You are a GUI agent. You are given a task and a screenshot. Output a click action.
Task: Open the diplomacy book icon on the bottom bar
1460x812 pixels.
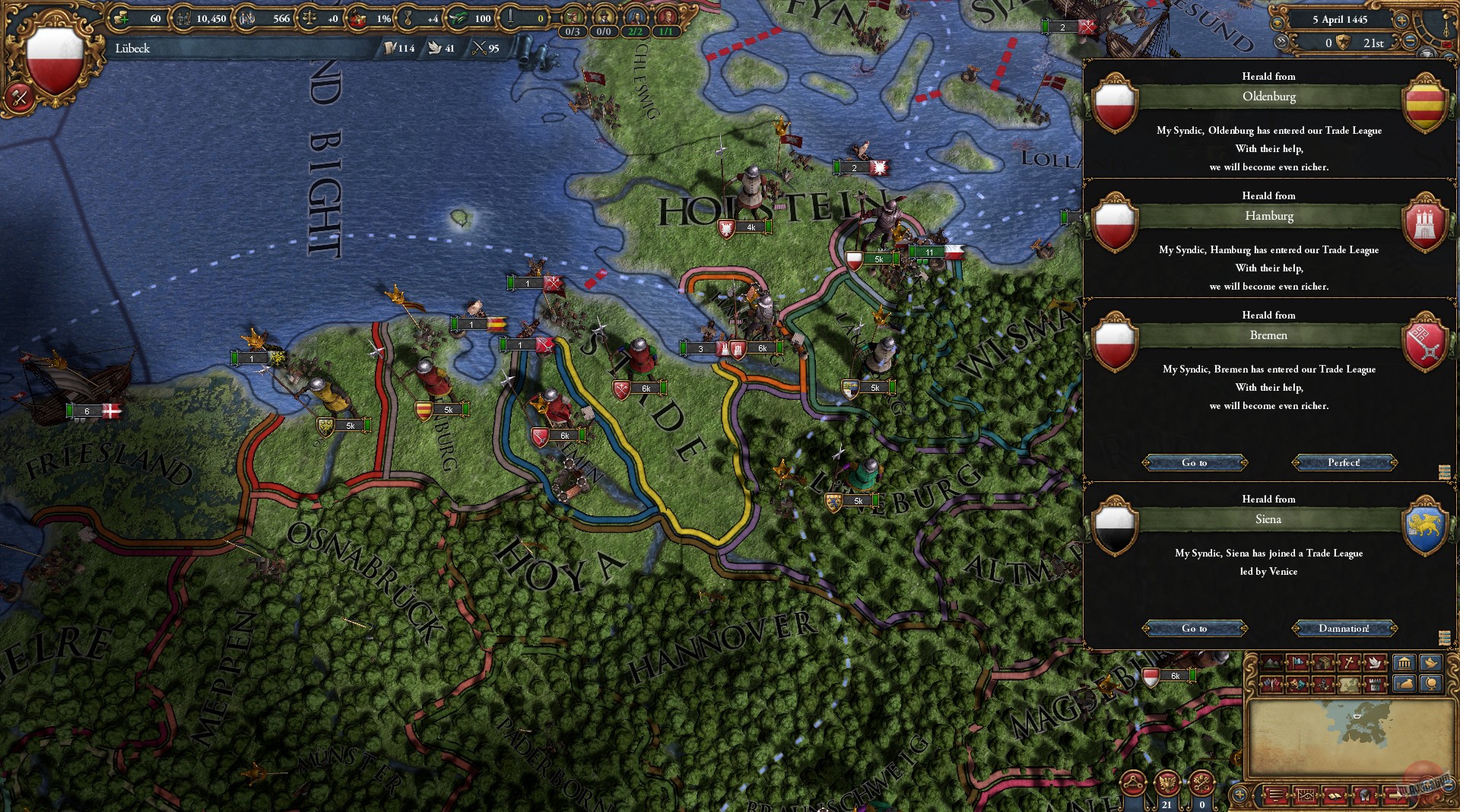pos(1335,796)
